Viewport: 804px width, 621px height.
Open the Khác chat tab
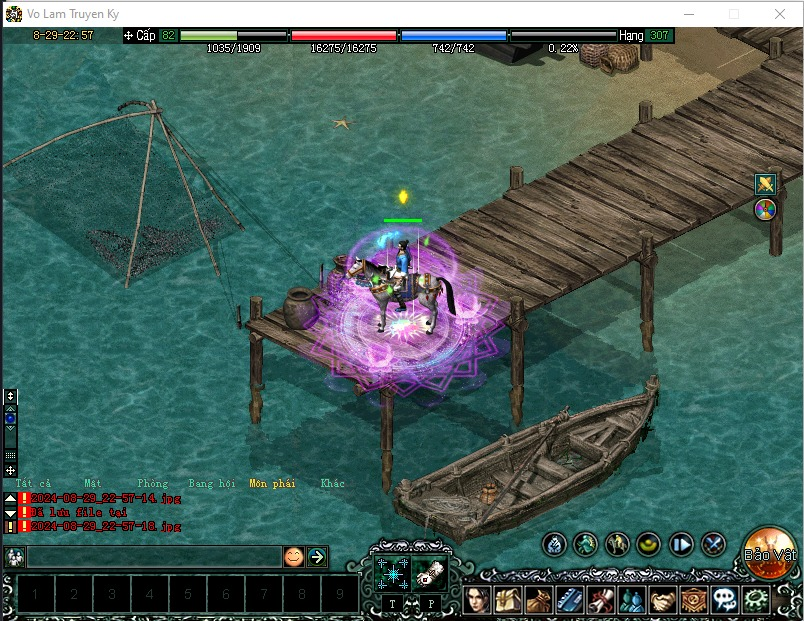pyautogui.click(x=332, y=484)
